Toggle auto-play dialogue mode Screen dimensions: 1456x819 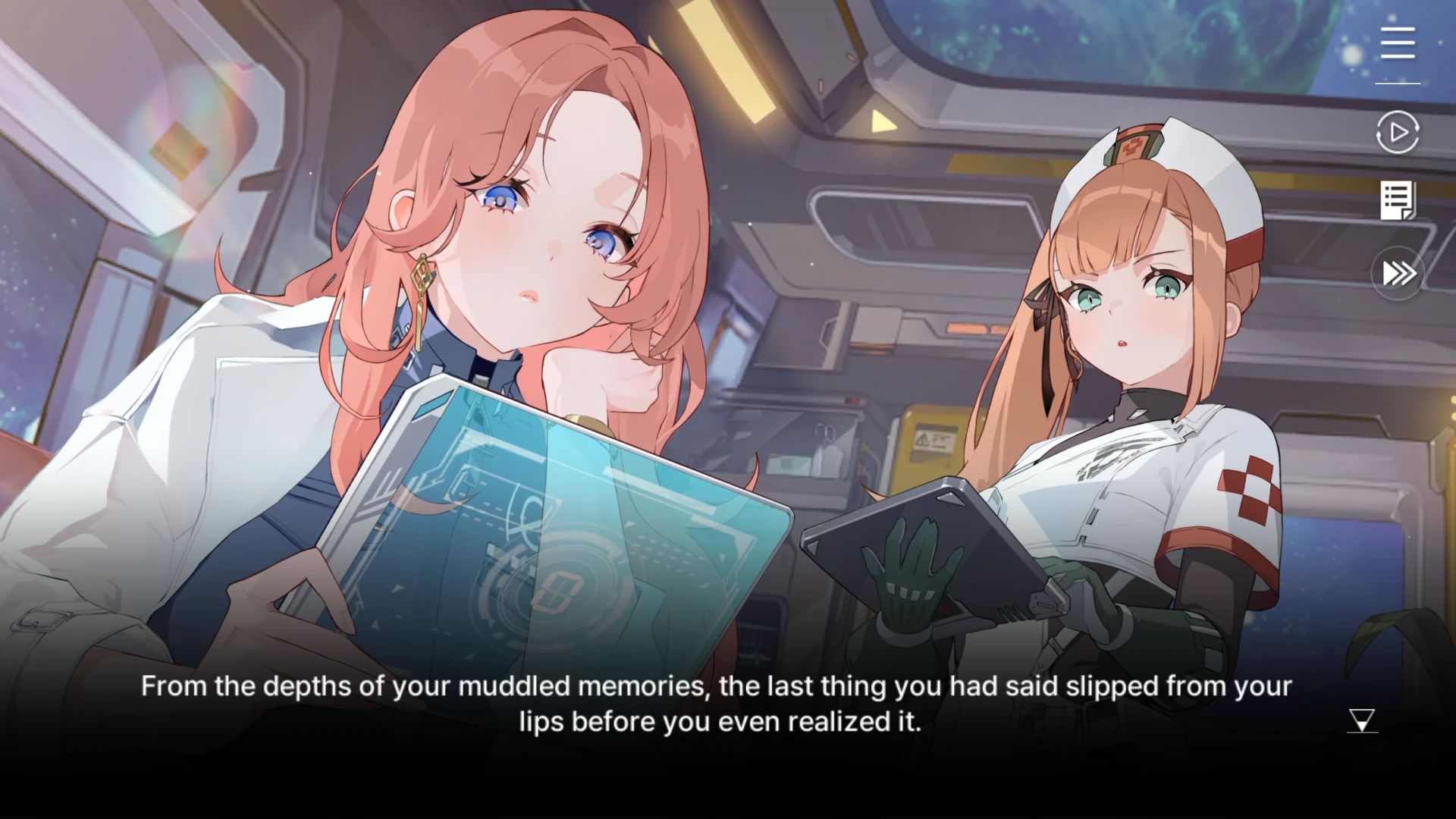pyautogui.click(x=1397, y=133)
